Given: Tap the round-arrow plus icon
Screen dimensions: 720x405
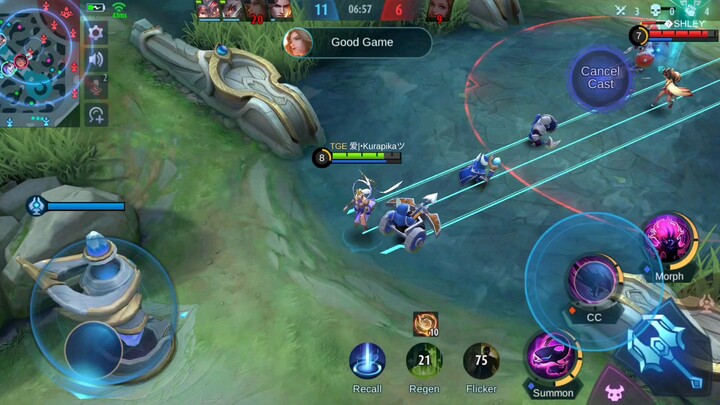Looking at the screenshot, I should pos(96,114).
